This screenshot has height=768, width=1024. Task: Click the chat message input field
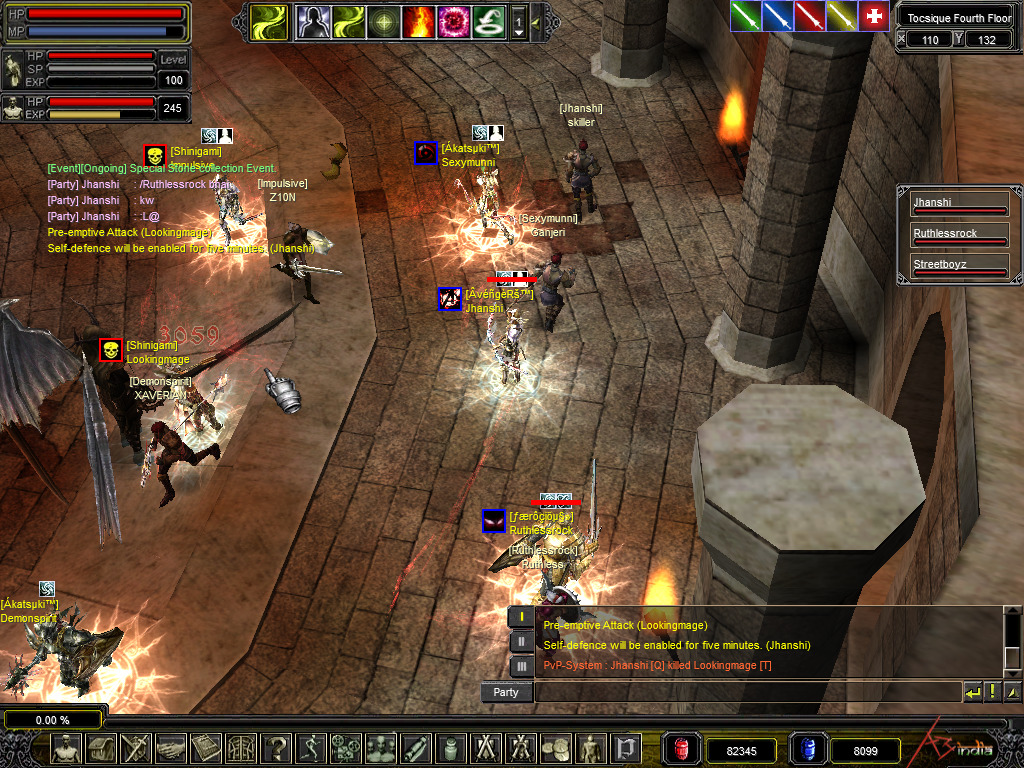pos(746,692)
